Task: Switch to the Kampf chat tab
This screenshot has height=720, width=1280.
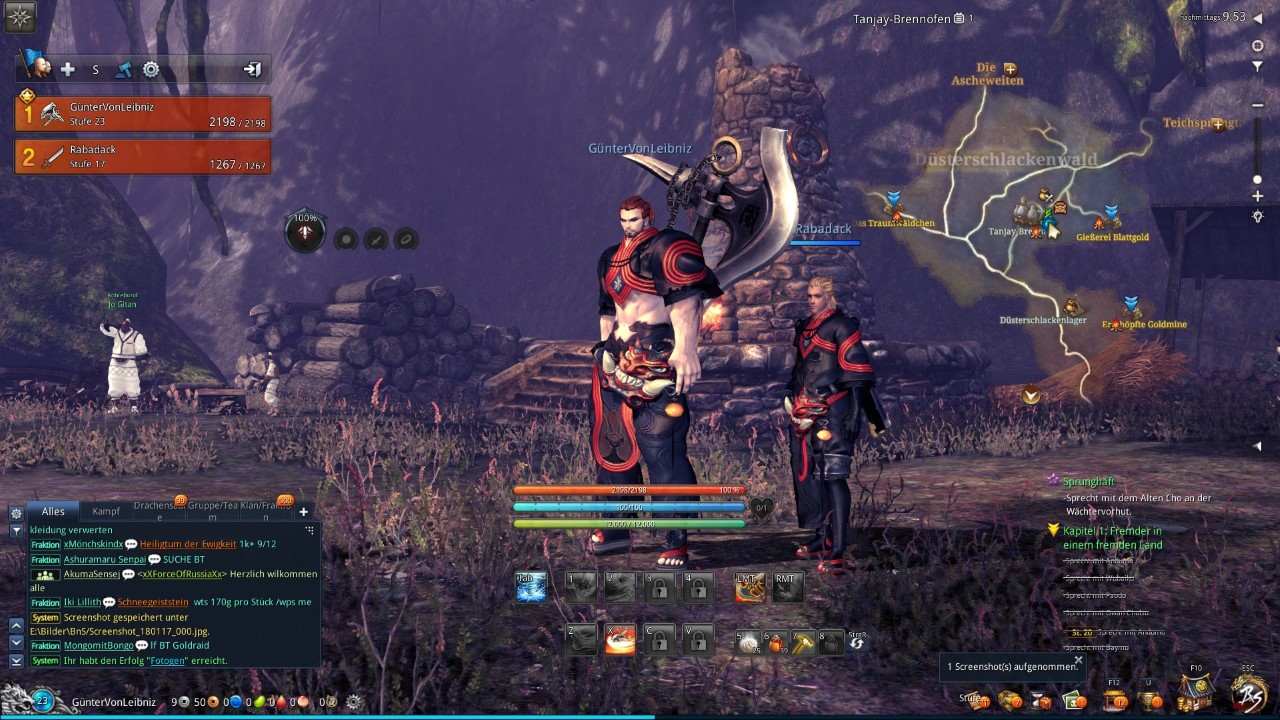Action: click(x=106, y=511)
